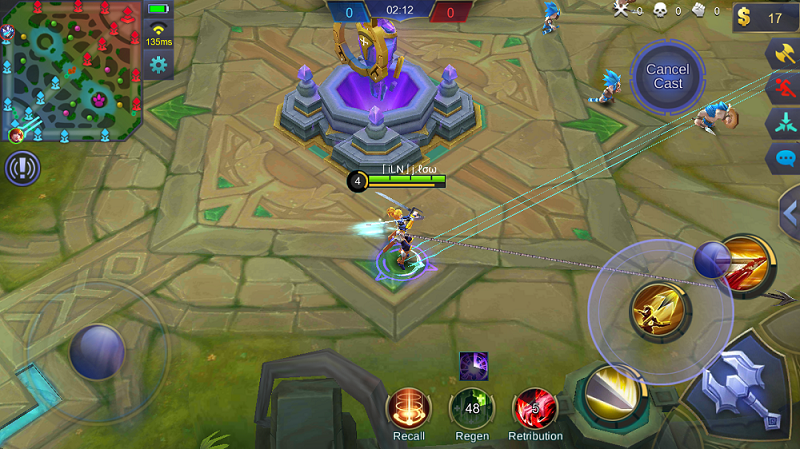Click the minimap
Image resolution: width=800 pixels, height=449 pixels.
(x=70, y=70)
